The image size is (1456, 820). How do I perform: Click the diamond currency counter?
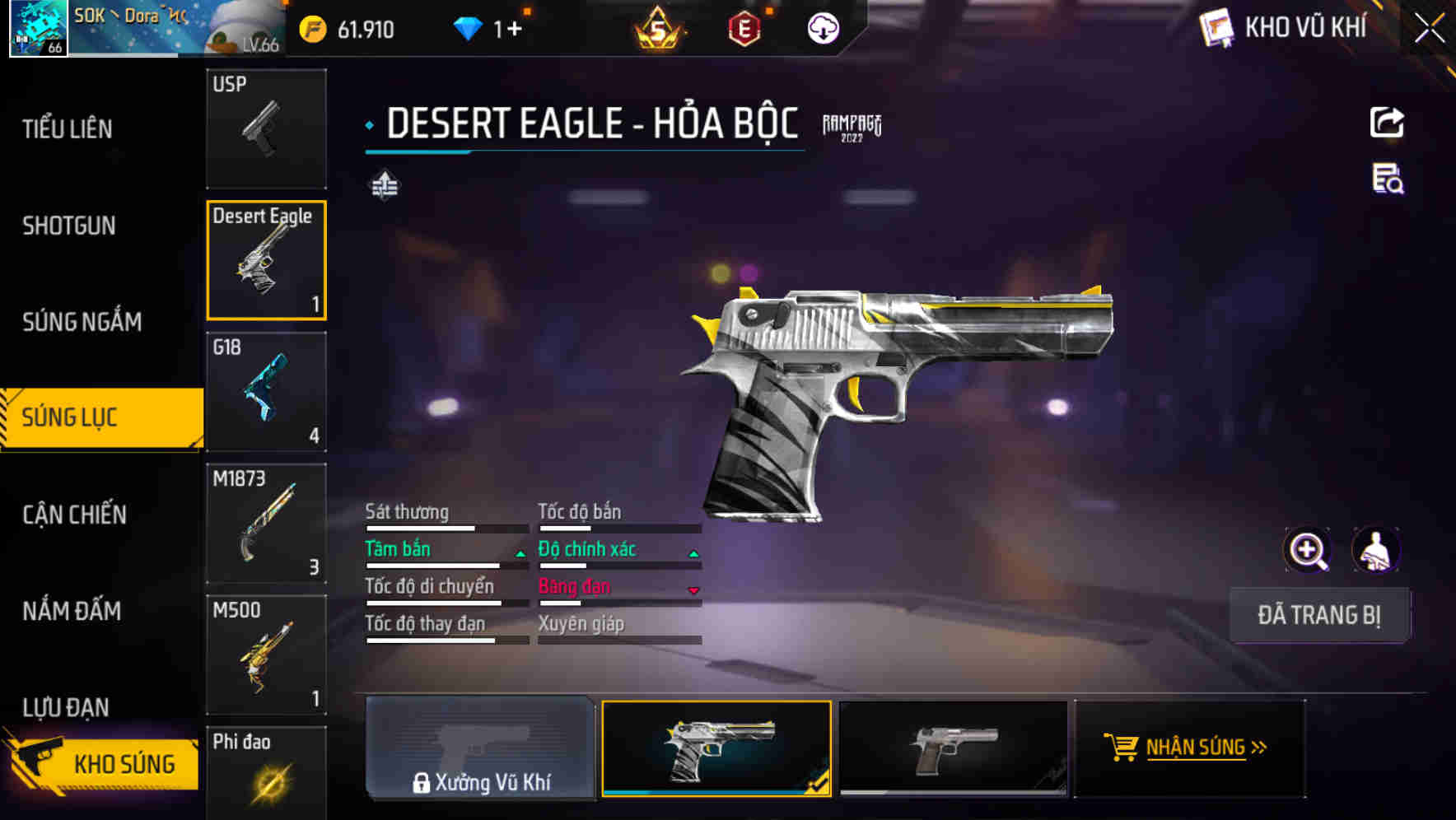pos(486,27)
